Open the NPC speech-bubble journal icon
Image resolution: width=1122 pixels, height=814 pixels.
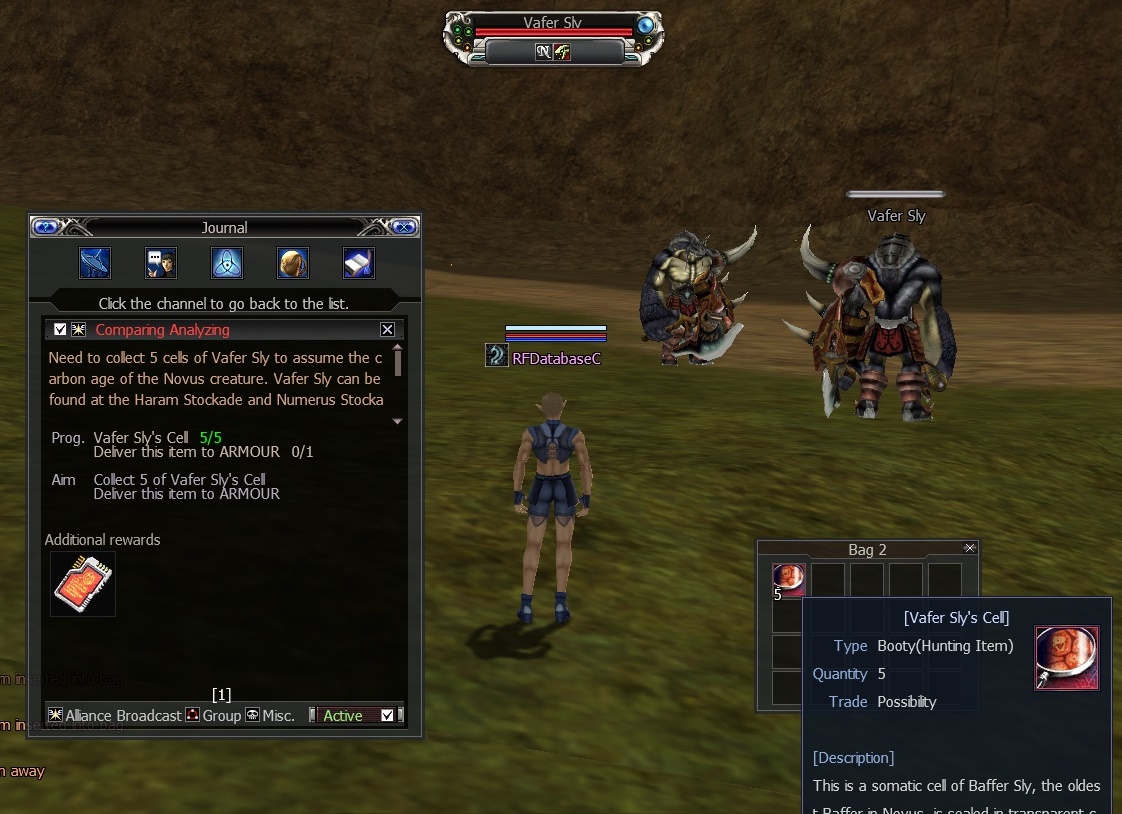pyautogui.click(x=161, y=263)
